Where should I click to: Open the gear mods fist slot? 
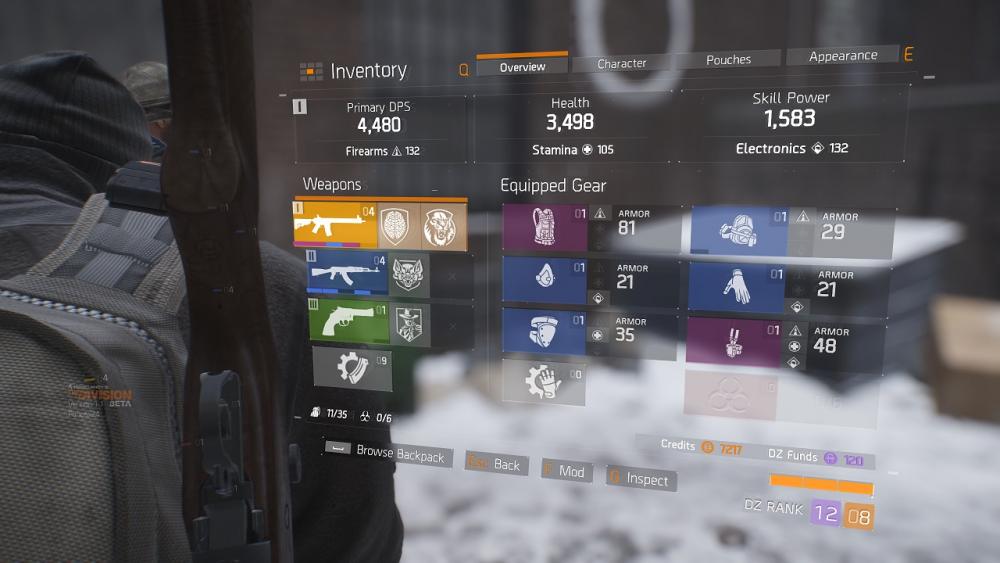click(x=542, y=382)
